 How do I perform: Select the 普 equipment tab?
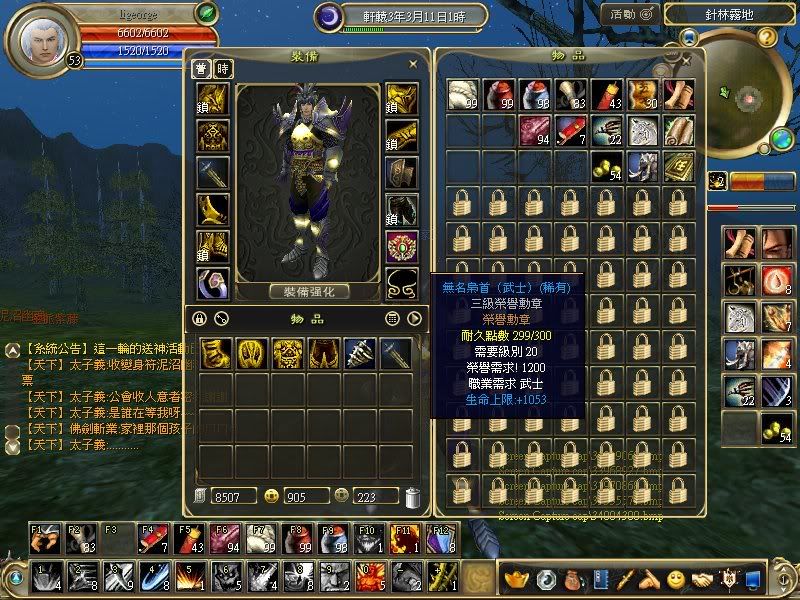point(201,69)
